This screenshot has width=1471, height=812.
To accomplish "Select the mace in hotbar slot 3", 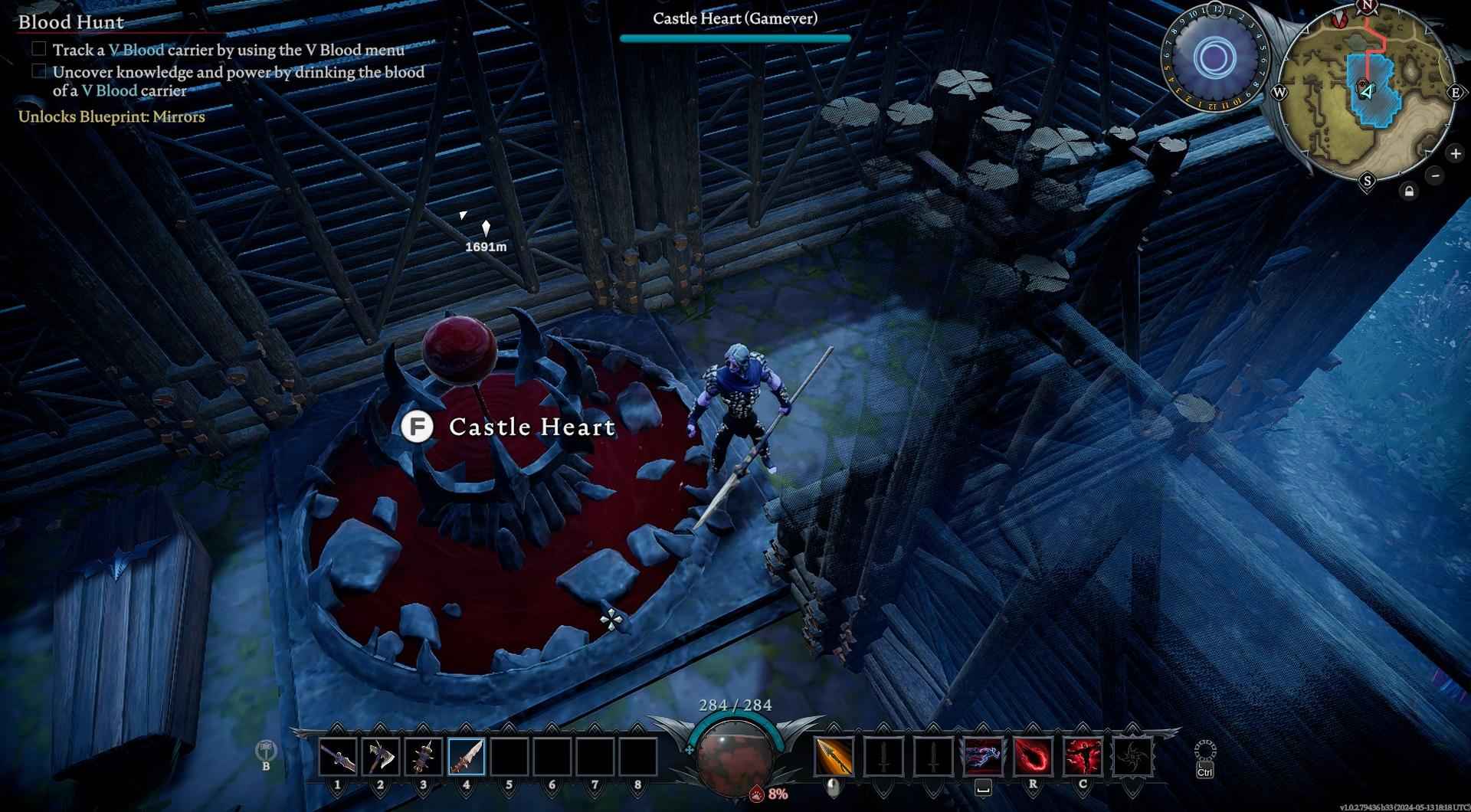I will (x=424, y=757).
